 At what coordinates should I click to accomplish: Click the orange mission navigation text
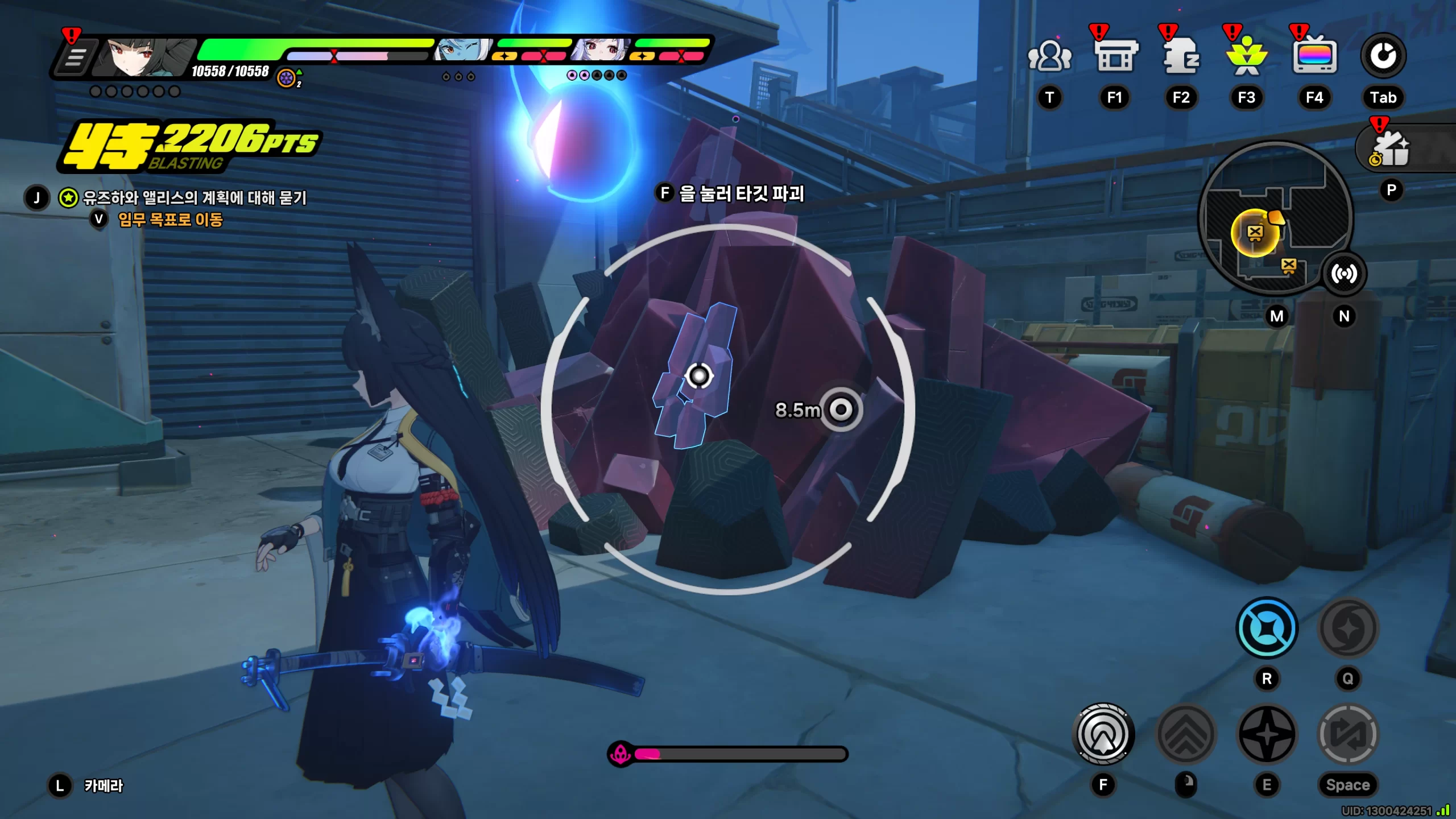coord(170,220)
